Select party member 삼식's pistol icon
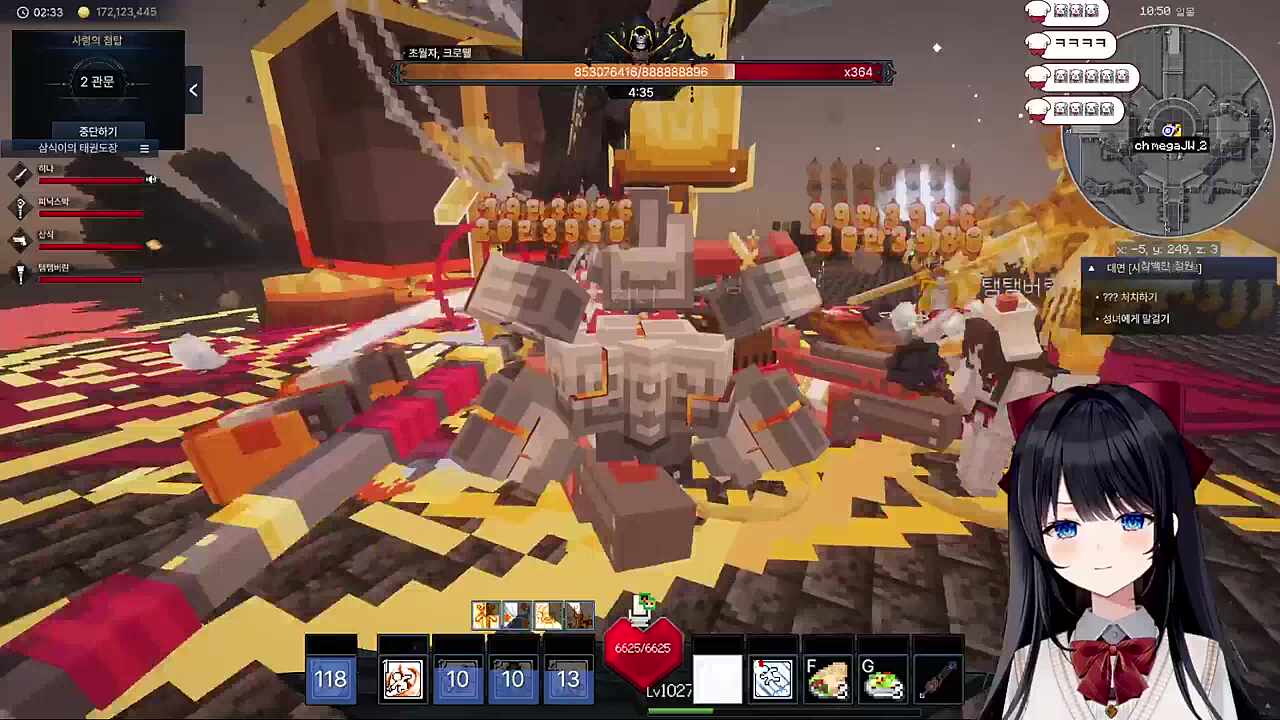Viewport: 1280px width, 720px height. click(20, 240)
